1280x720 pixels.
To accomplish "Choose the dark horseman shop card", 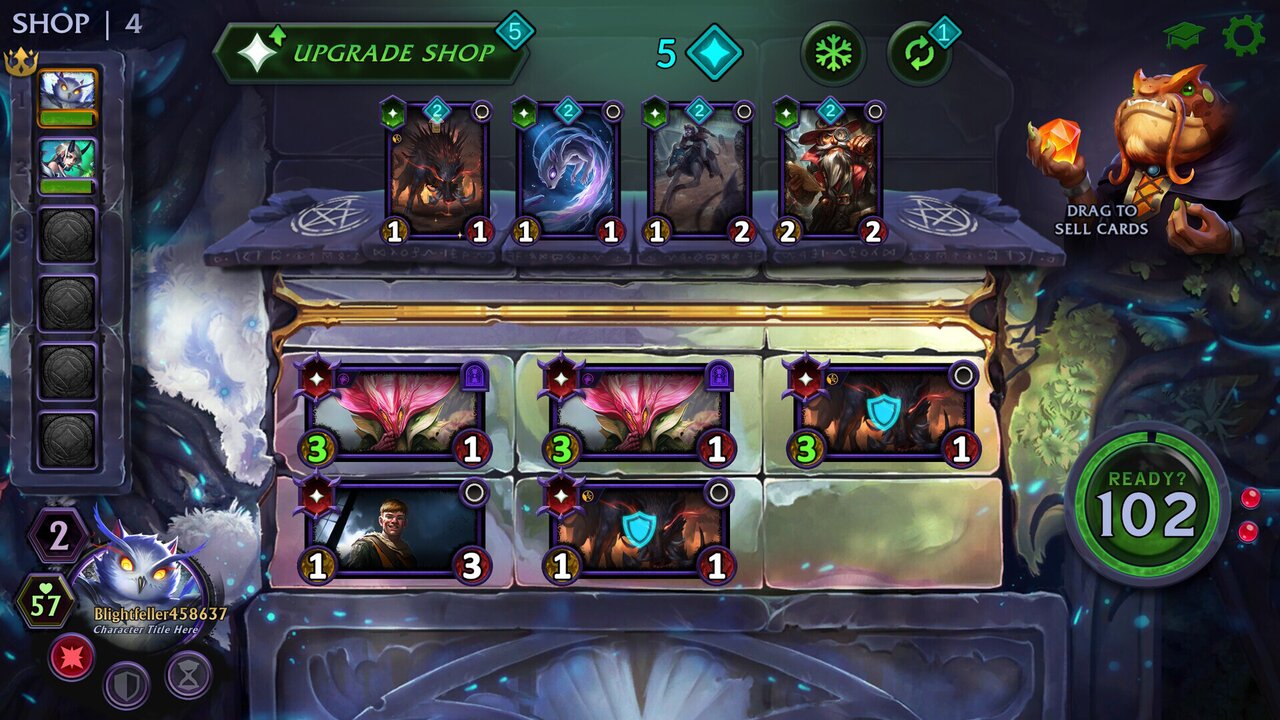I will 699,172.
